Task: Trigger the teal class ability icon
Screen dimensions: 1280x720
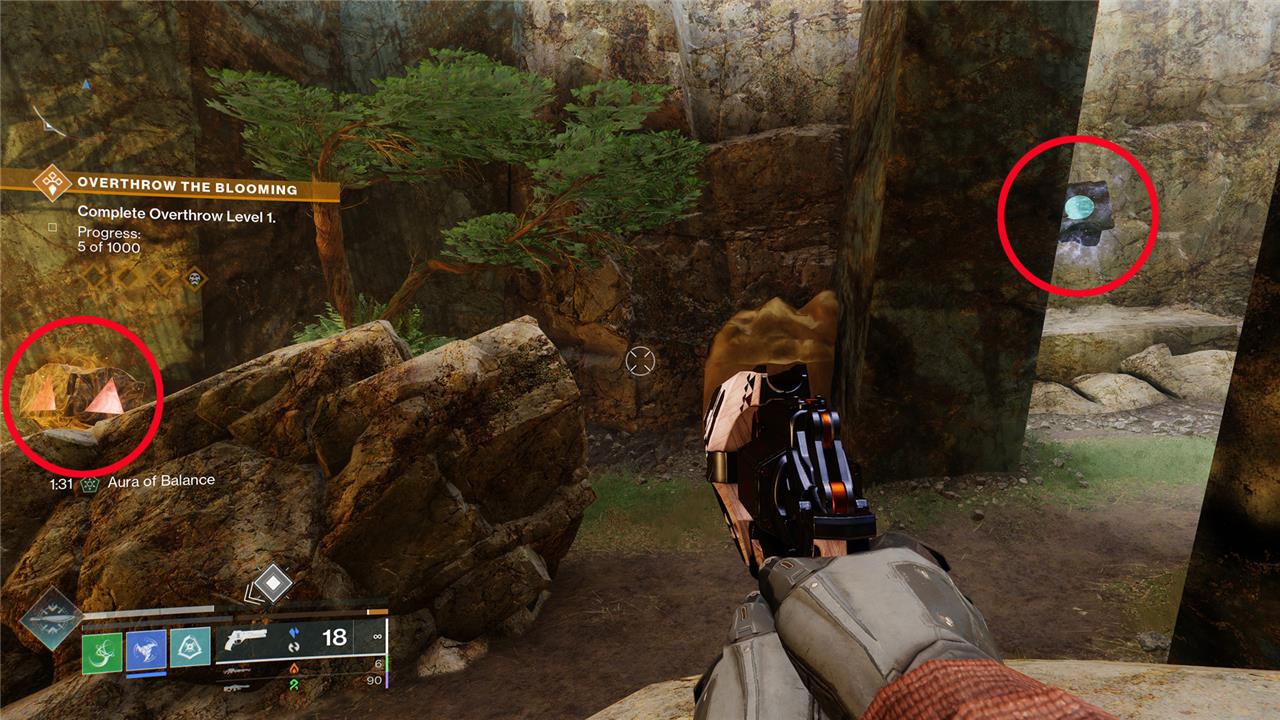Action: (x=190, y=647)
